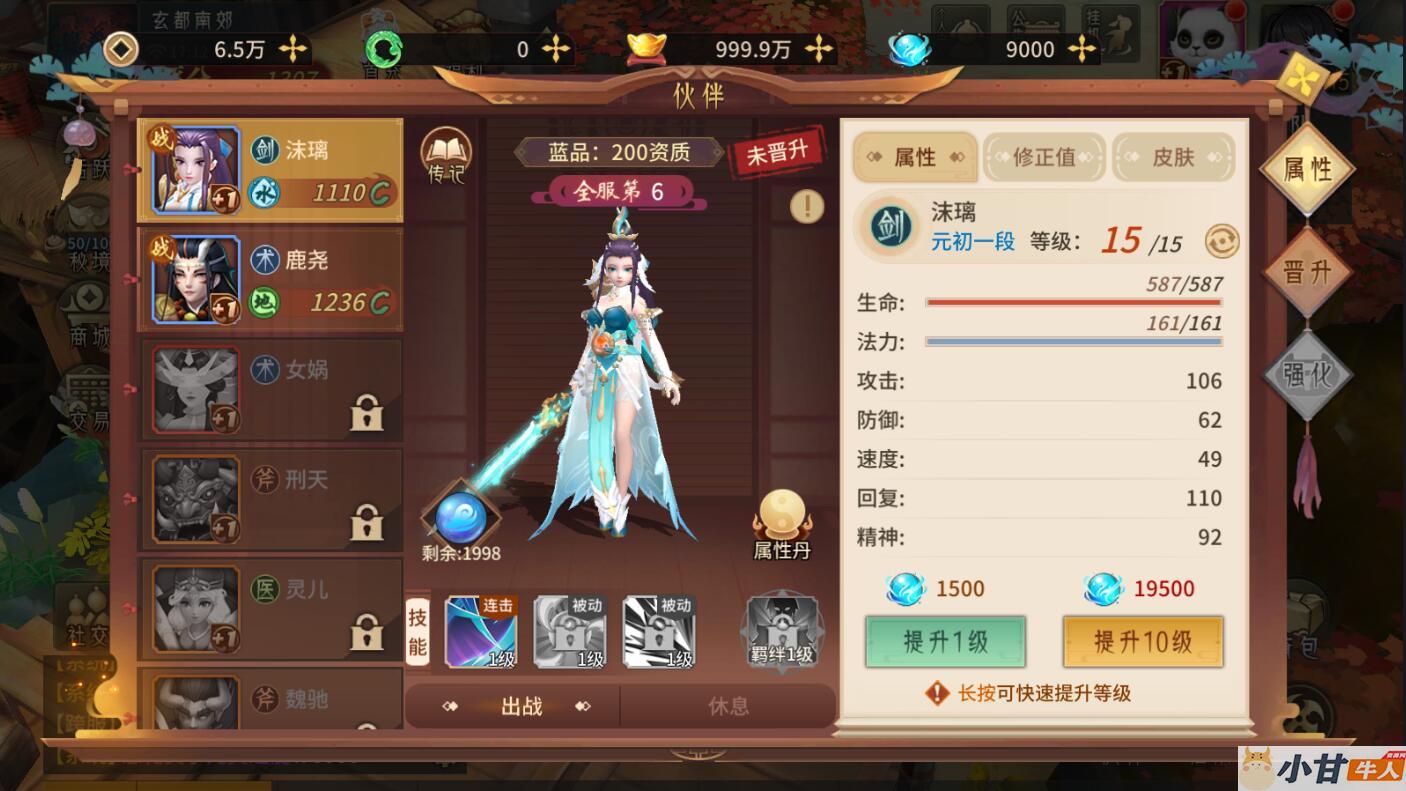The height and width of the screenshot is (791, 1406).
Task: Upgrade partner with 提升1级 button
Action: point(945,641)
